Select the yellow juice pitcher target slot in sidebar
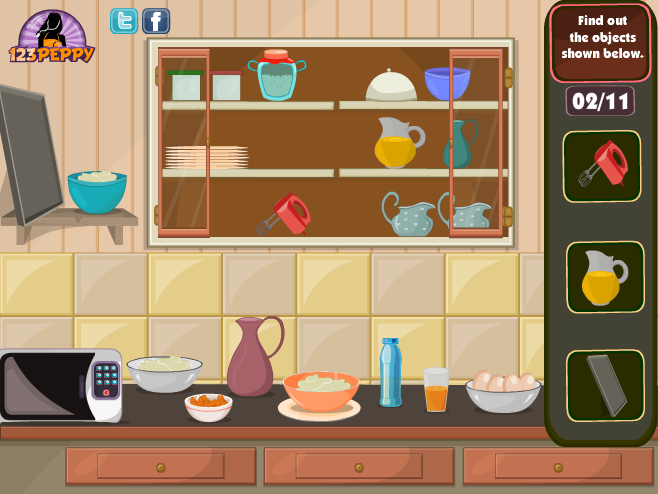658x494 pixels. (x=601, y=276)
